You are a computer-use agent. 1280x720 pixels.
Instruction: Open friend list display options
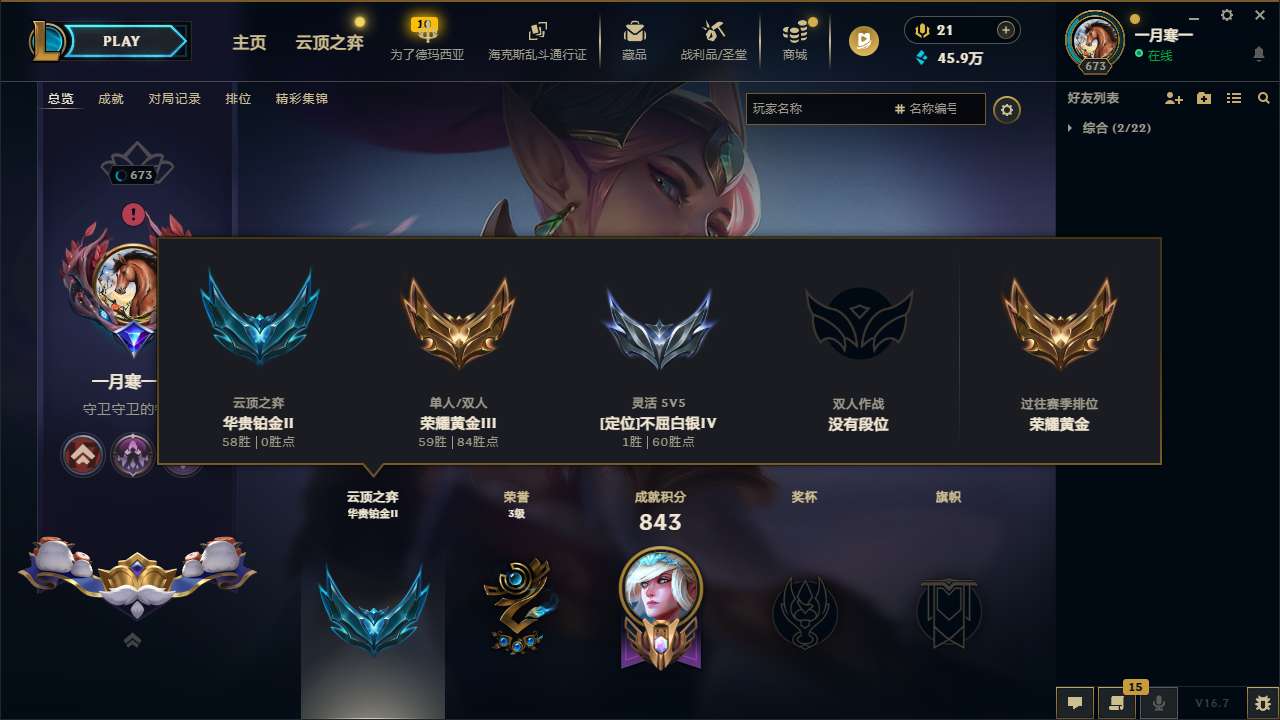click(x=1234, y=98)
